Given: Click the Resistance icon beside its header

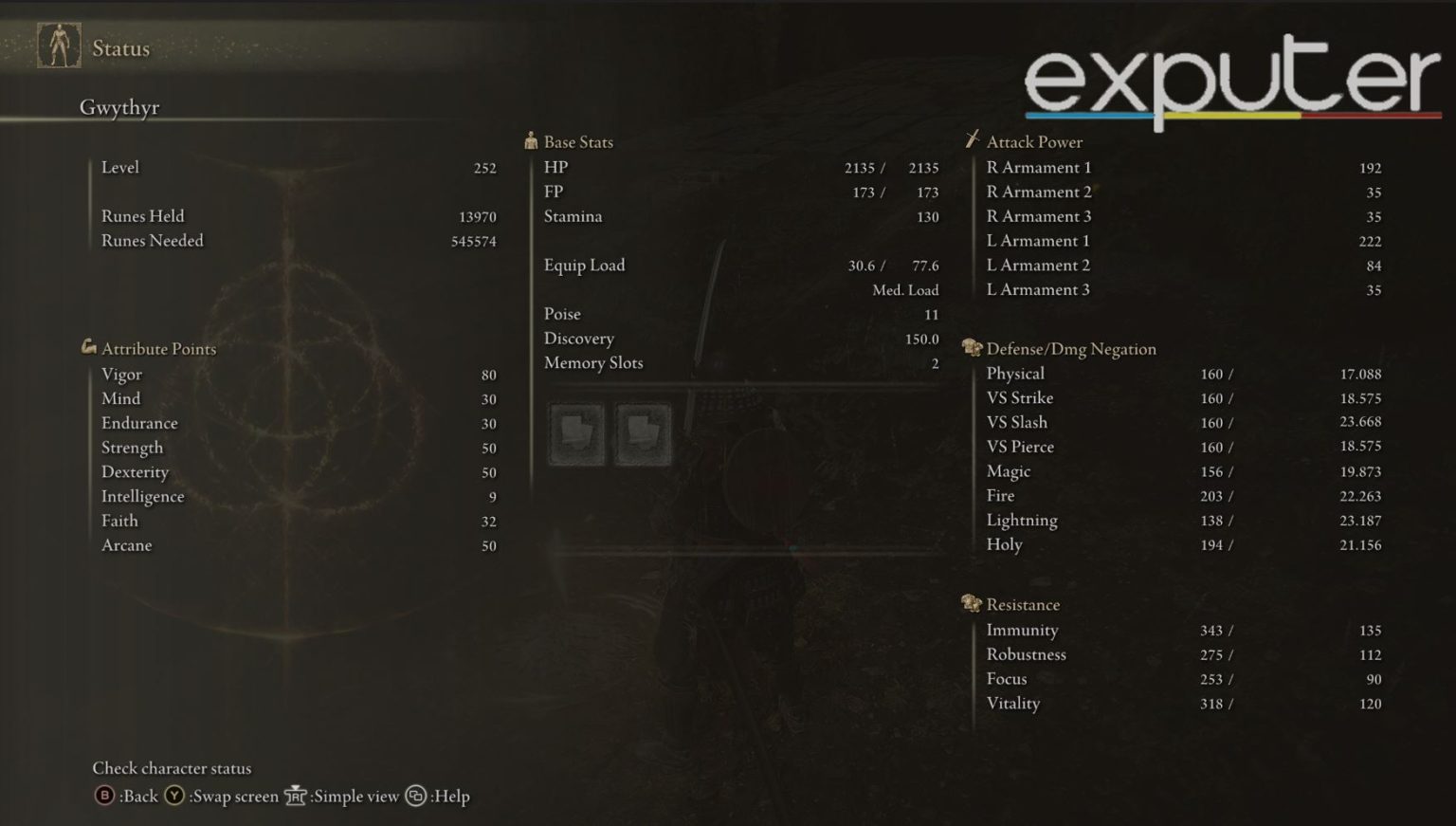Looking at the screenshot, I should 970,603.
